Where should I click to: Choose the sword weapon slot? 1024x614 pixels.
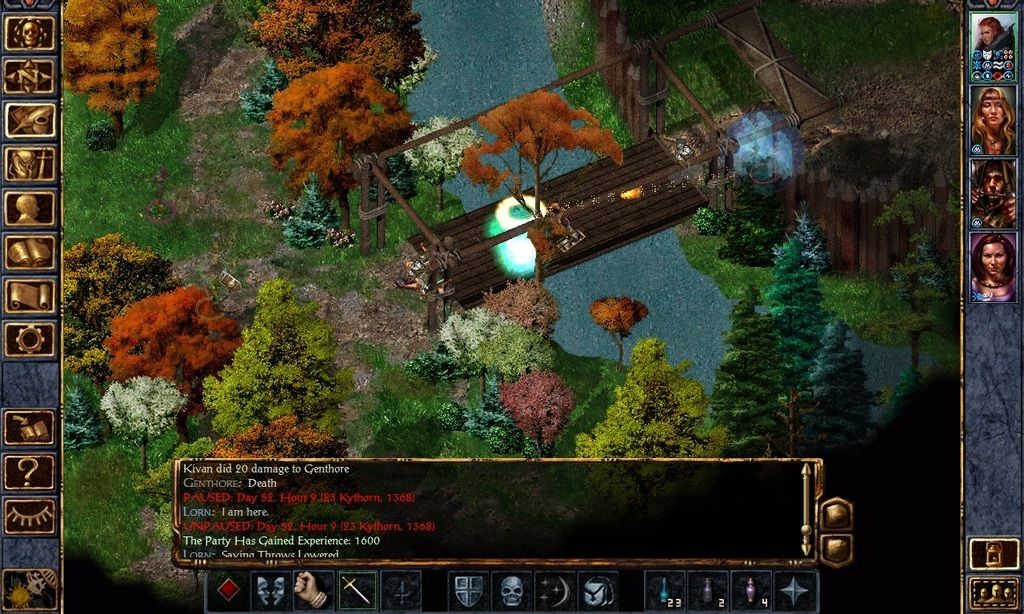[x=357, y=591]
